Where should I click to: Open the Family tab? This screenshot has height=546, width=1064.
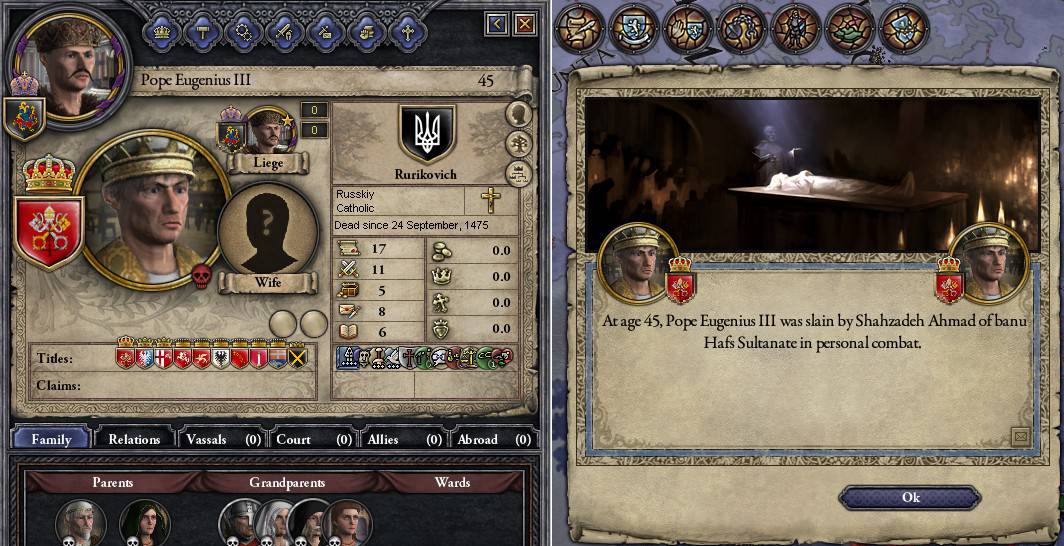tap(51, 439)
